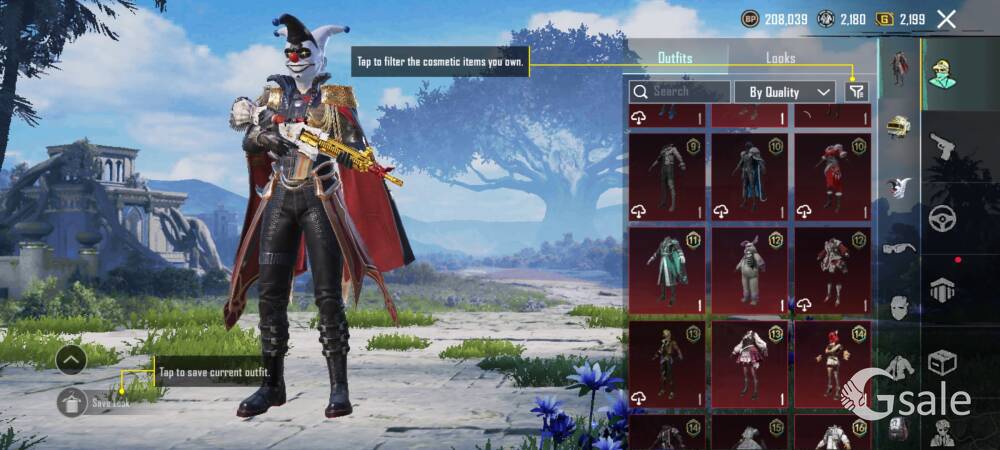Show the glasses accessory category
Screen dimensions: 1000x450
(x=899, y=247)
